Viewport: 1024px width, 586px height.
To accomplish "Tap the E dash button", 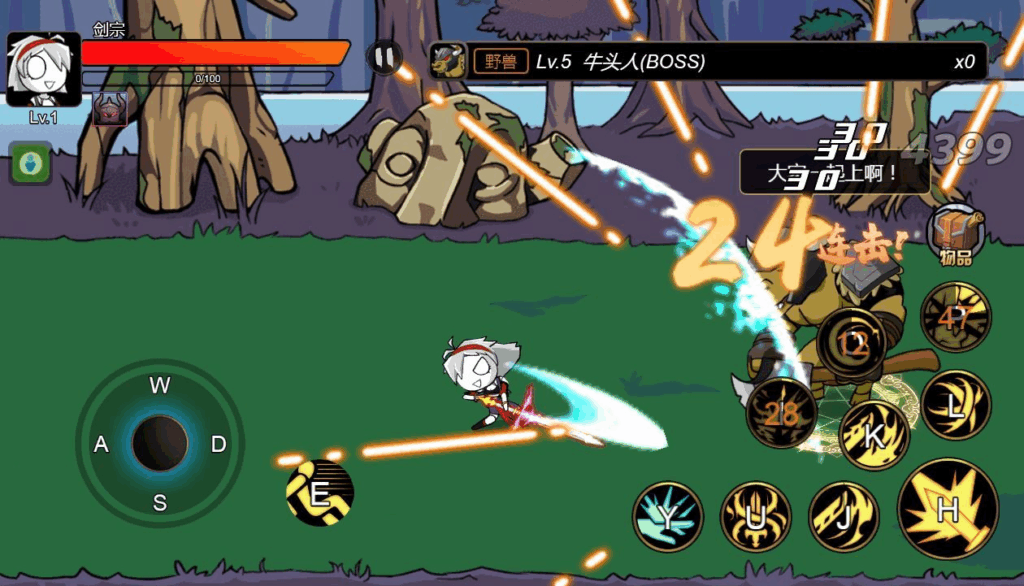I will coord(320,493).
